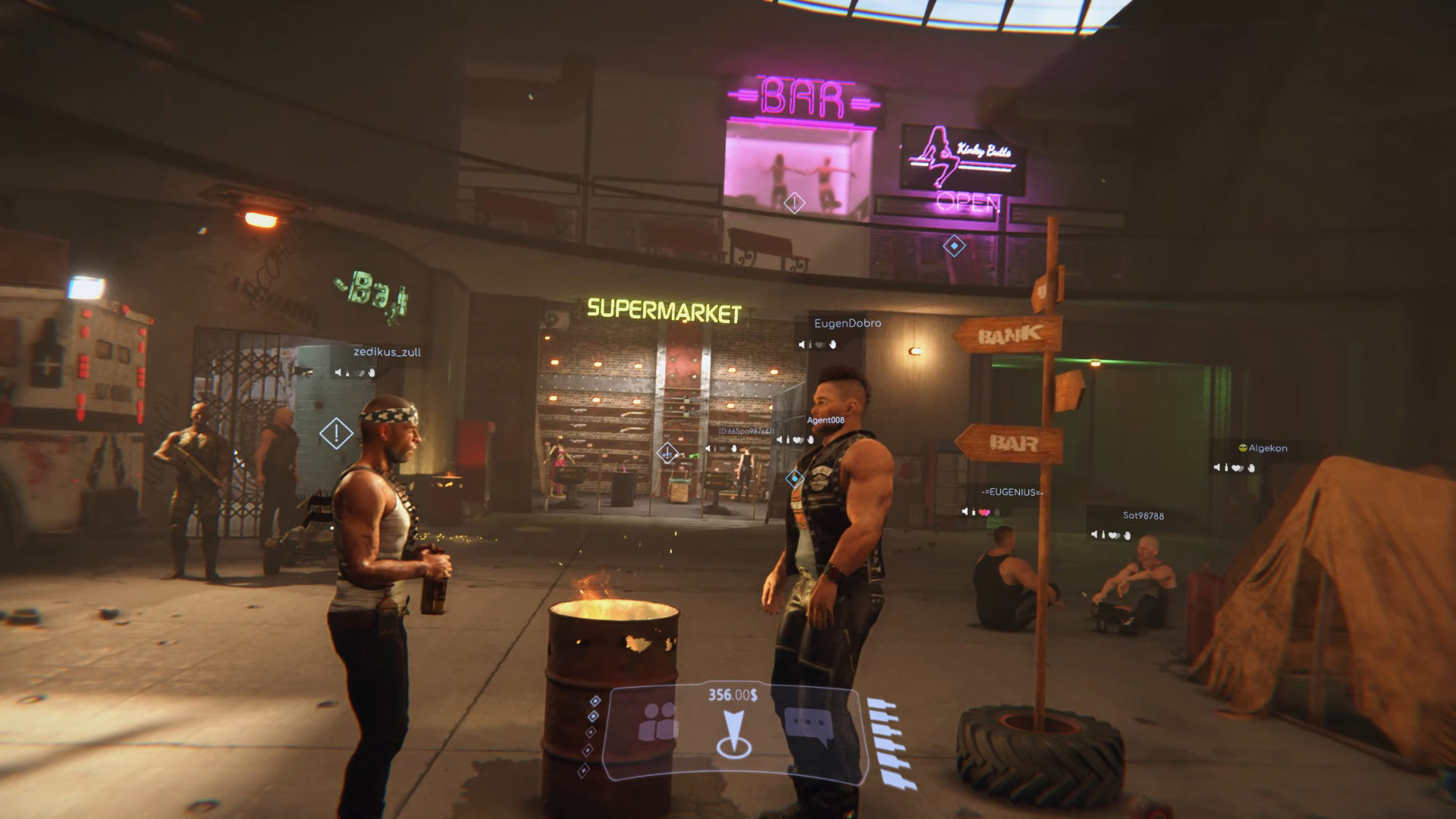The image size is (1456, 819).
Task: Click the red heart under =EUGENIUS=
Action: 984,513
